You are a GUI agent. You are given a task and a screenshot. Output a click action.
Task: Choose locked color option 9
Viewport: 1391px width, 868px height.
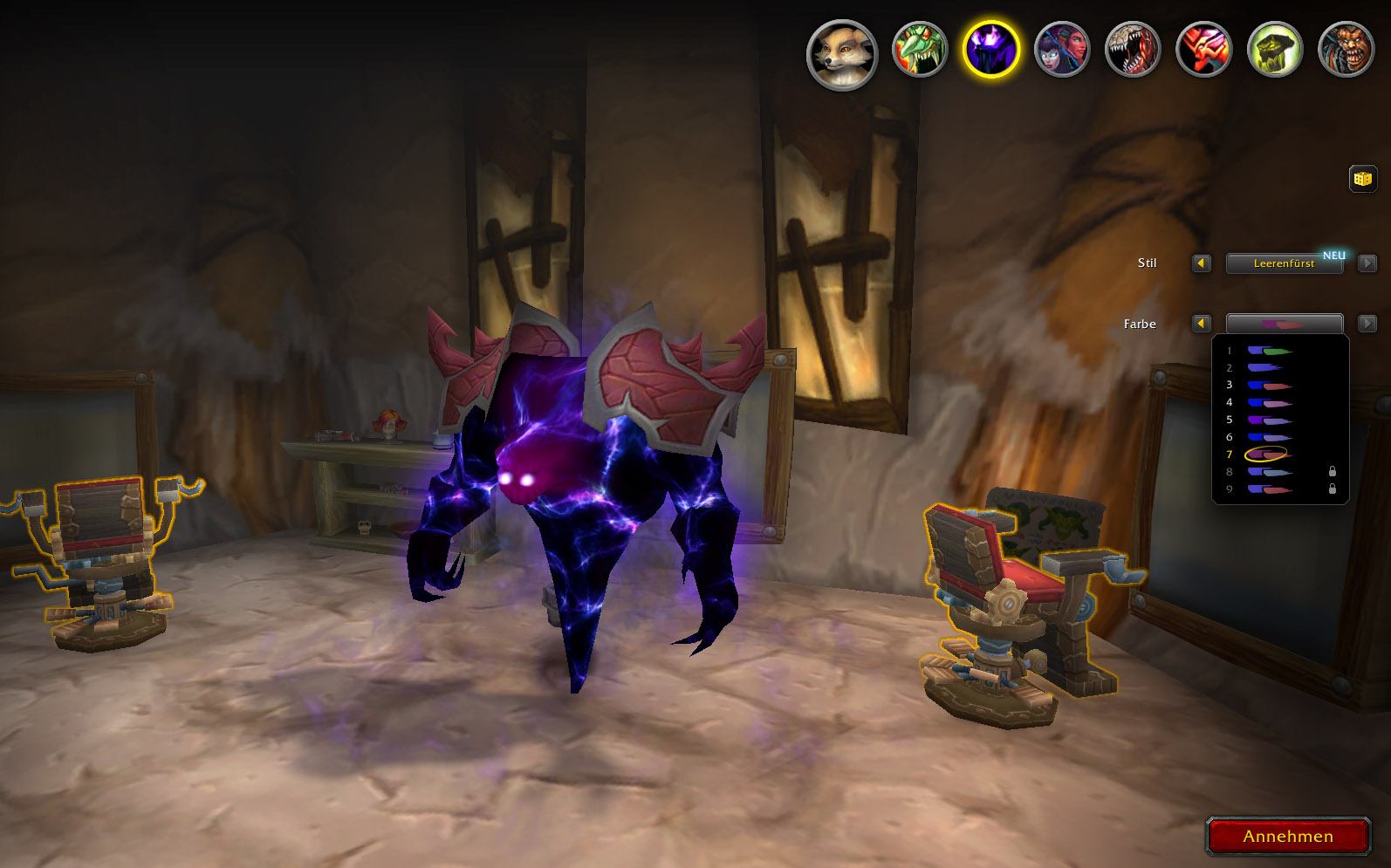click(x=1269, y=489)
